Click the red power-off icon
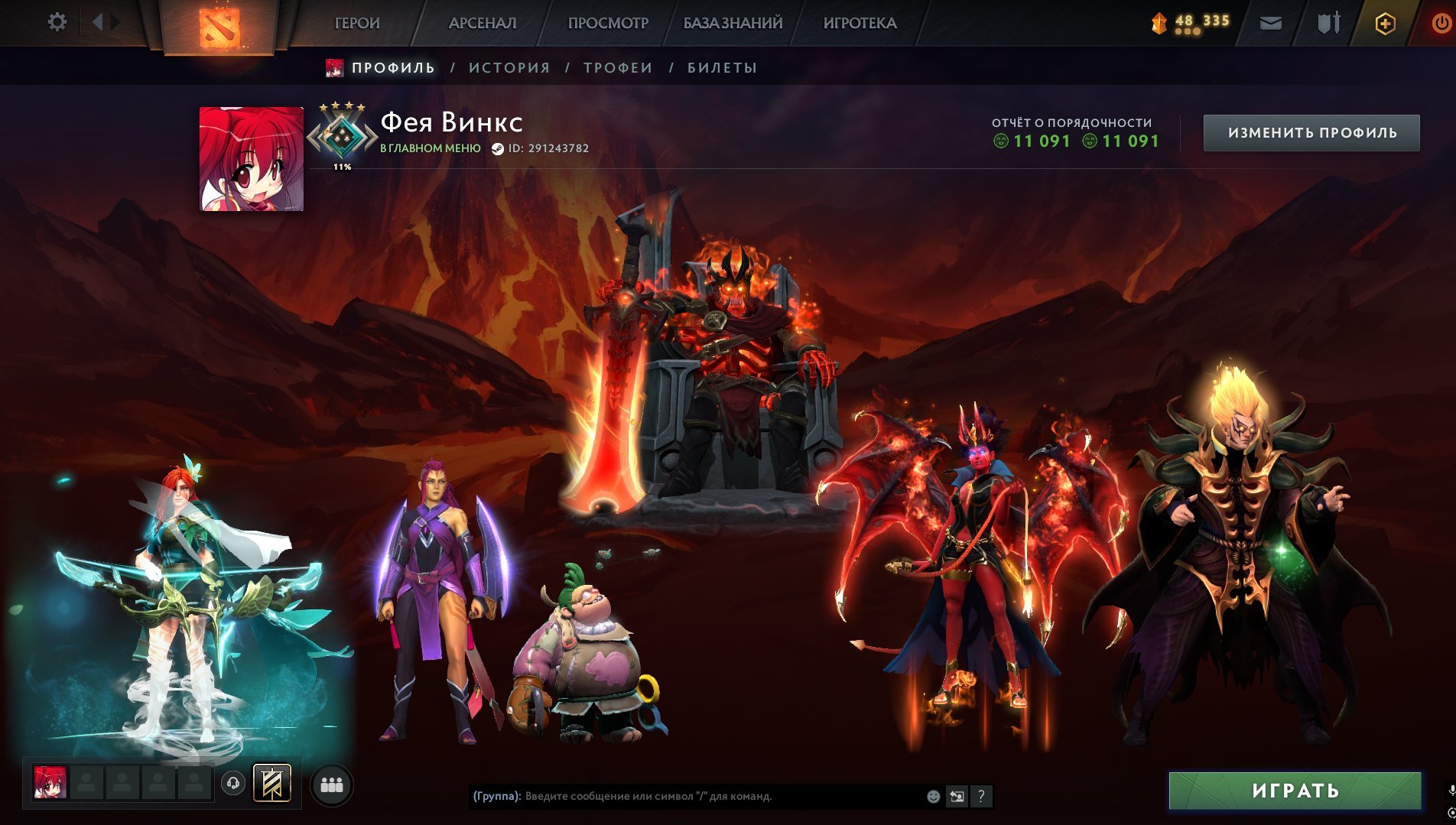Viewport: 1456px width, 825px height. coord(1441,24)
